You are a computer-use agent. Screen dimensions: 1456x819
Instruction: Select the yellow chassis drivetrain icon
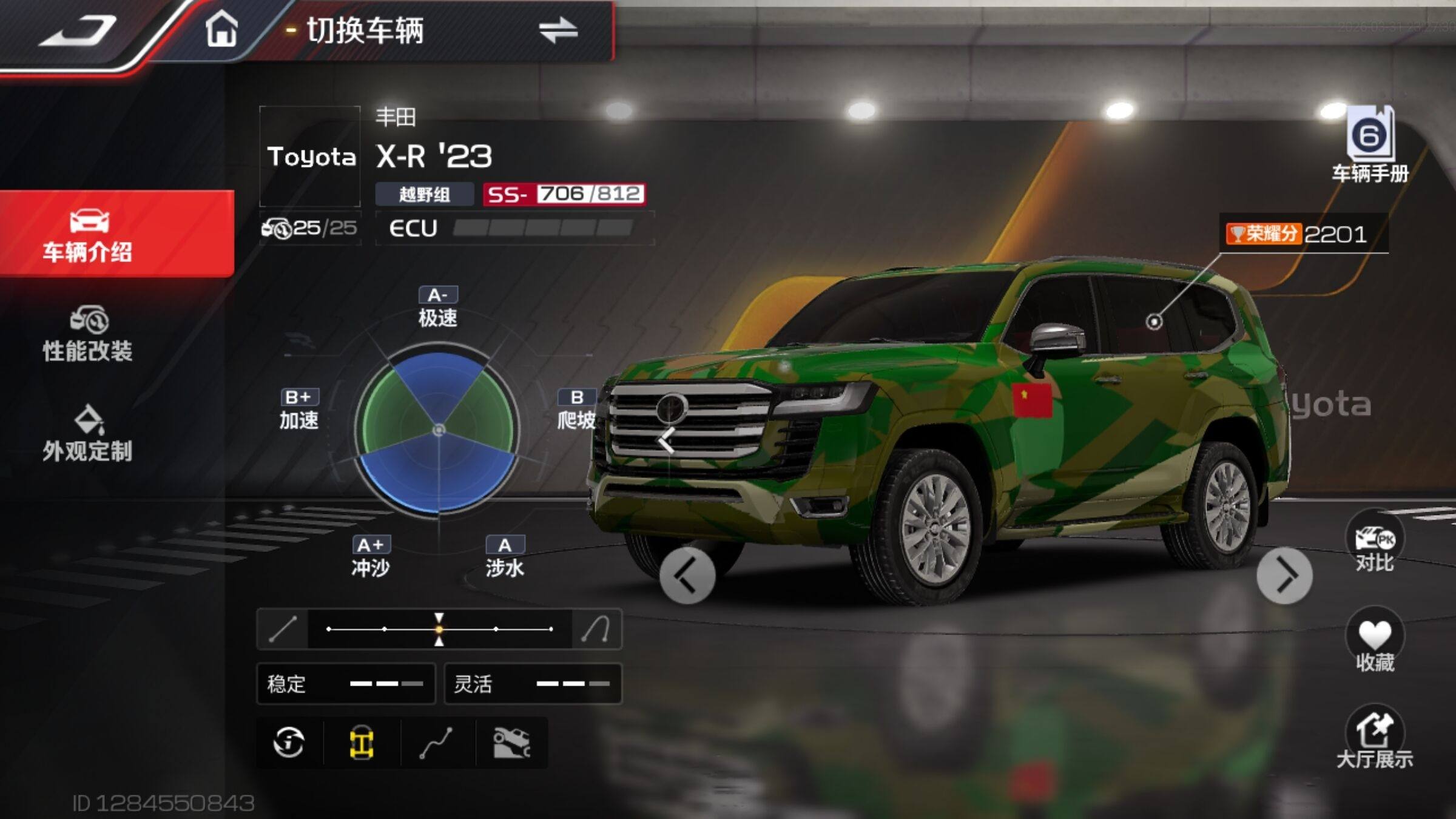coord(362,743)
